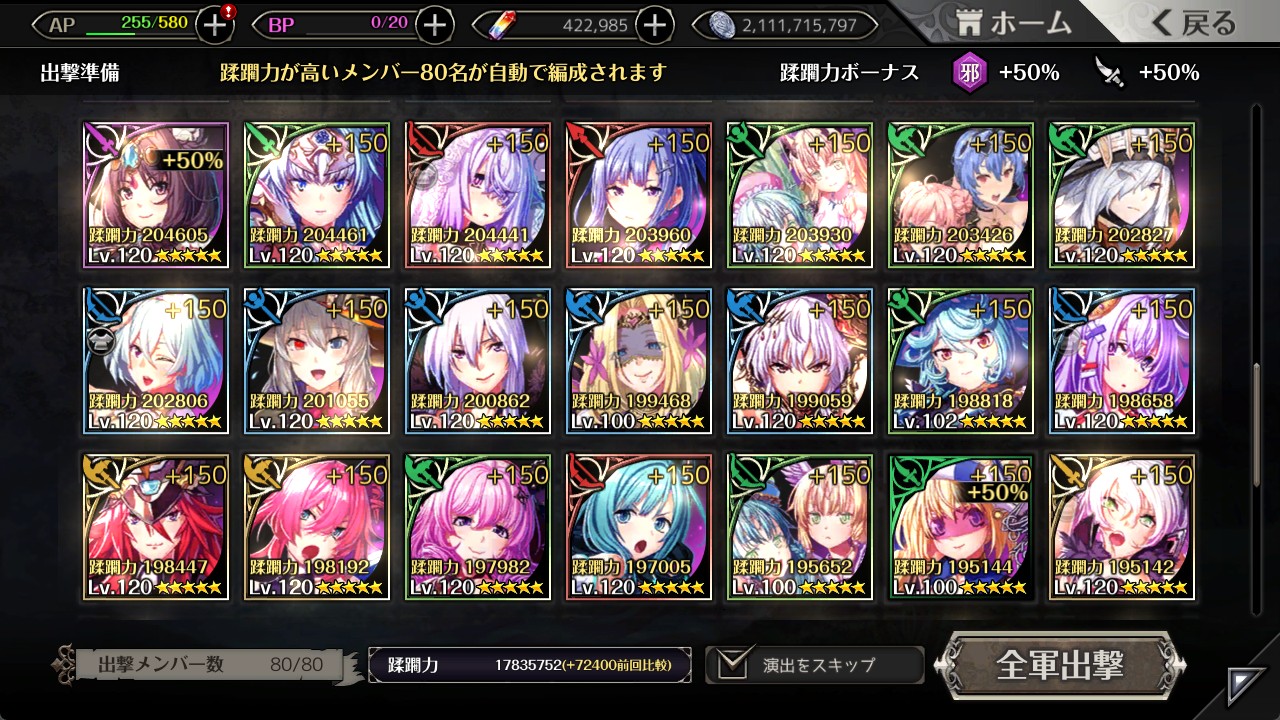Select the Lv.102 unit with 蹂躙力 198818
The height and width of the screenshot is (720, 1280).
click(960, 361)
